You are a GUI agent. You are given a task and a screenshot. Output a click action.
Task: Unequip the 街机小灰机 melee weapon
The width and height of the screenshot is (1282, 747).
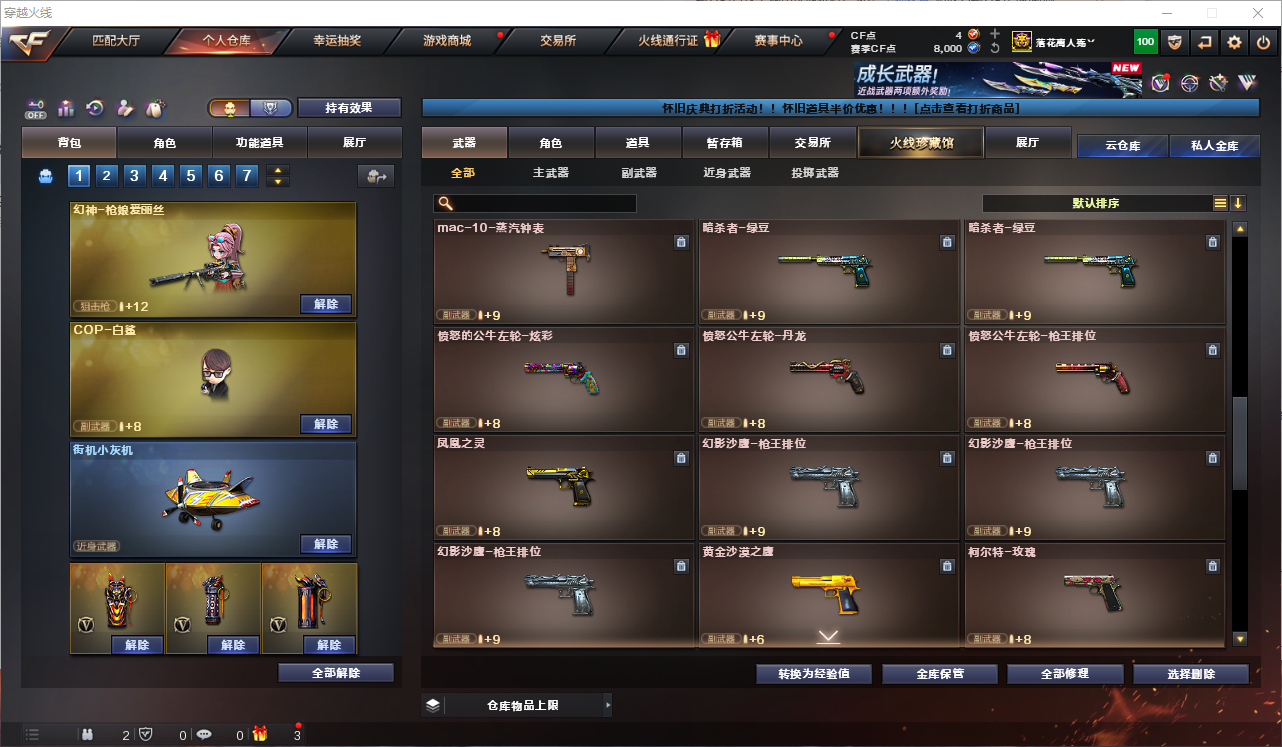(x=326, y=544)
